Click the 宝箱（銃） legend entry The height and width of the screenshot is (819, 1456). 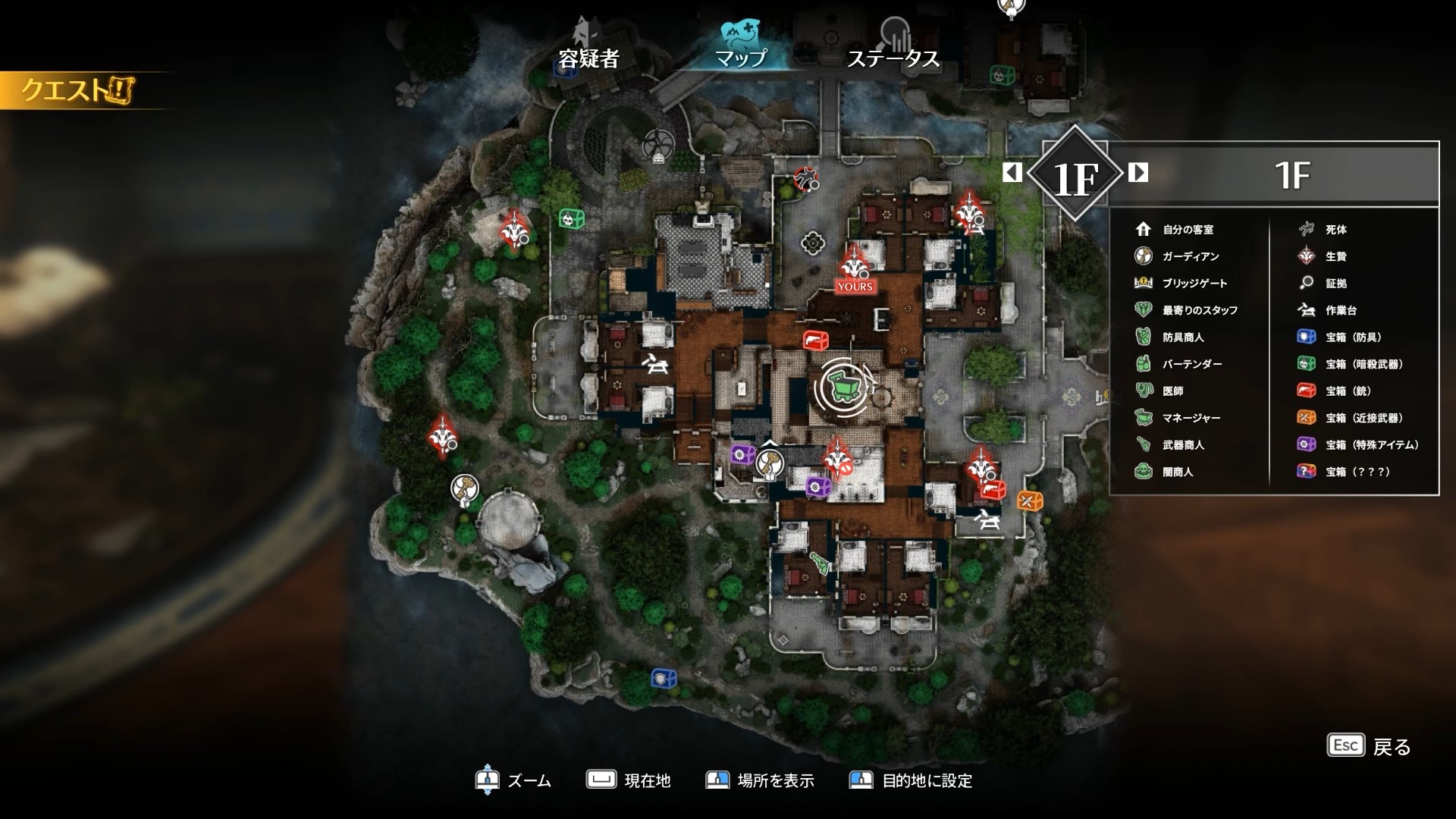pos(1348,391)
